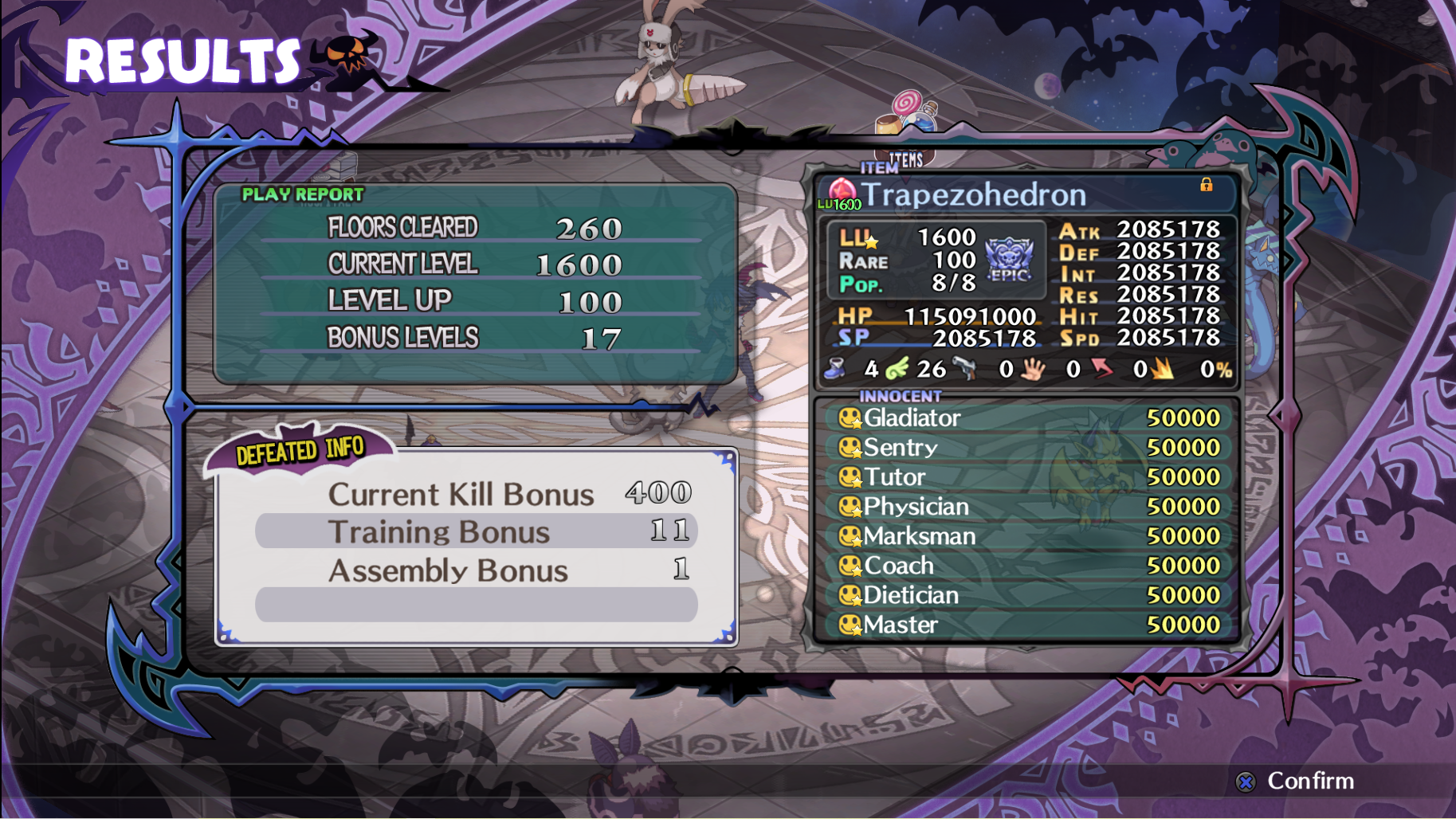The height and width of the screenshot is (819, 1456).
Task: Choose the Assembly Bonus row
Action: pos(476,570)
